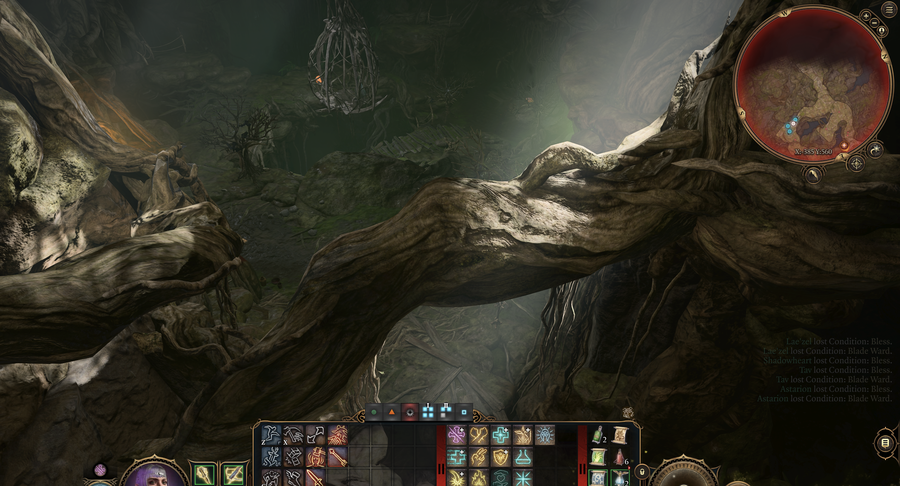Center the camera using the crosshair button

(856, 162)
